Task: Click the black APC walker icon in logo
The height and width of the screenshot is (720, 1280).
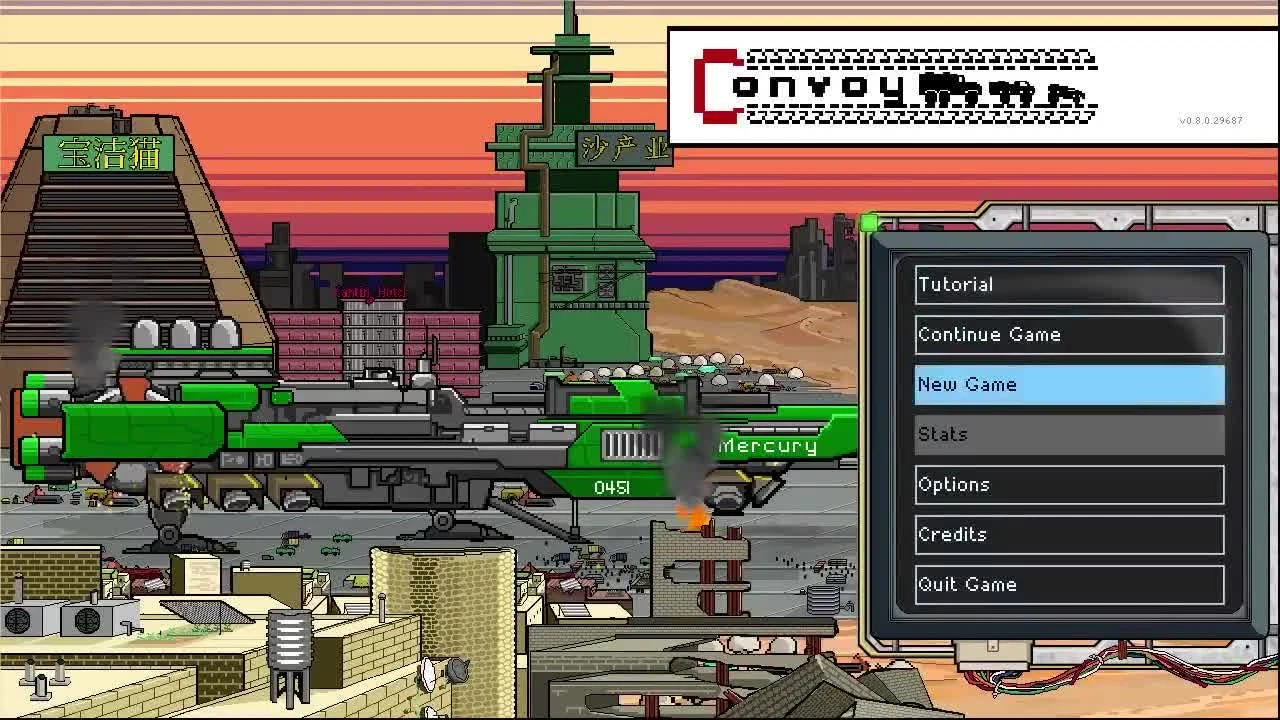Action: click(1010, 89)
